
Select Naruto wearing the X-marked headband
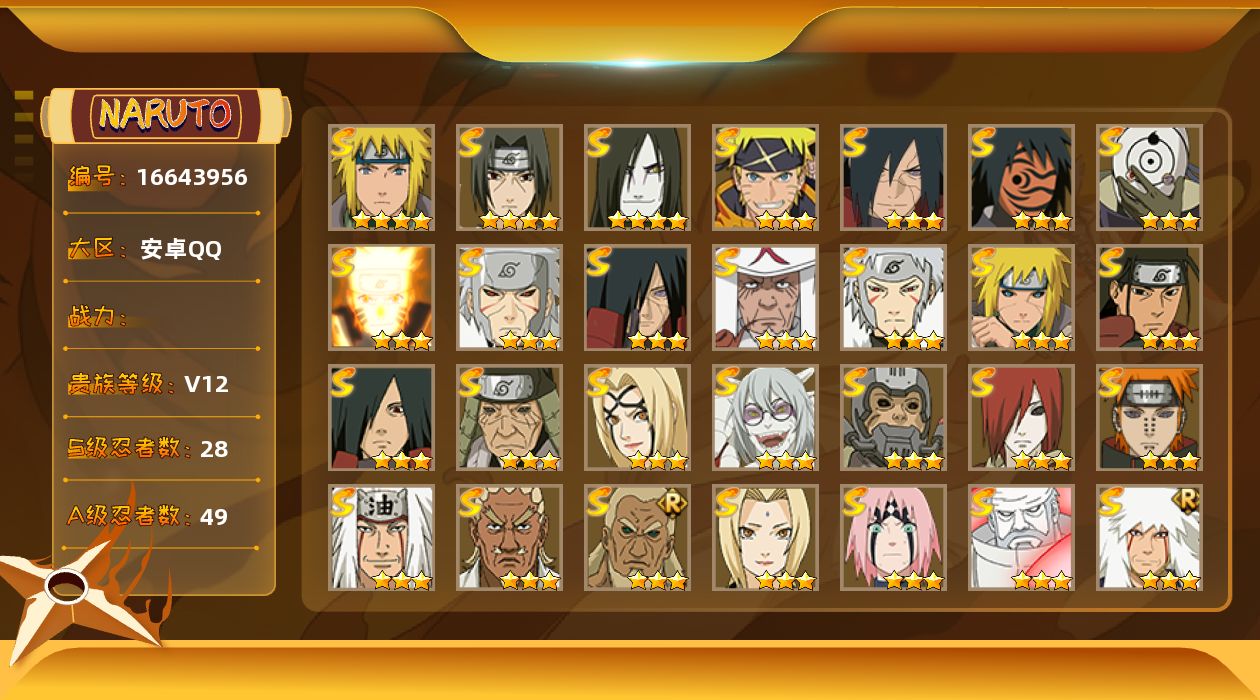(766, 178)
